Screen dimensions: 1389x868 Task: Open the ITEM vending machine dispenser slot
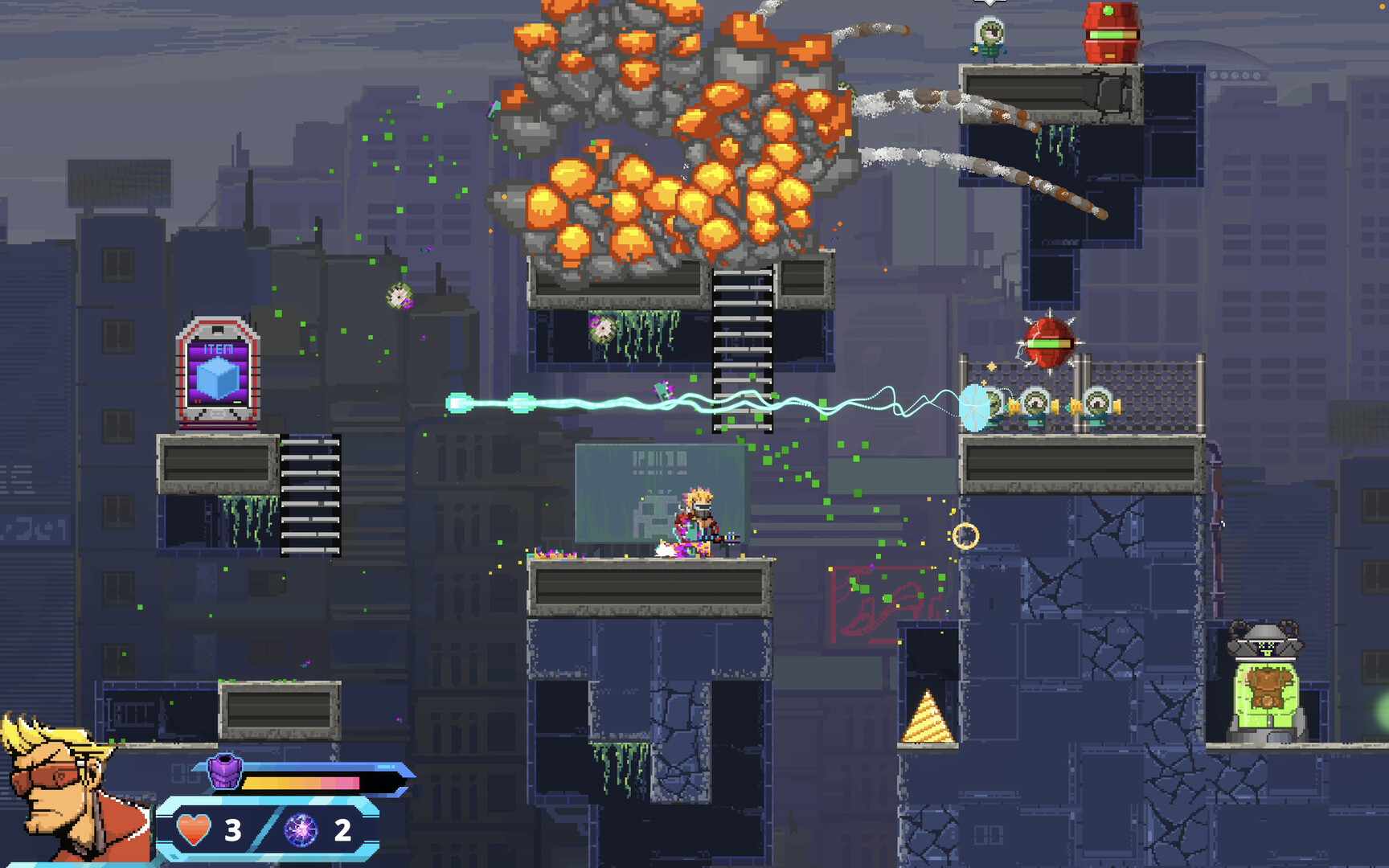218,414
